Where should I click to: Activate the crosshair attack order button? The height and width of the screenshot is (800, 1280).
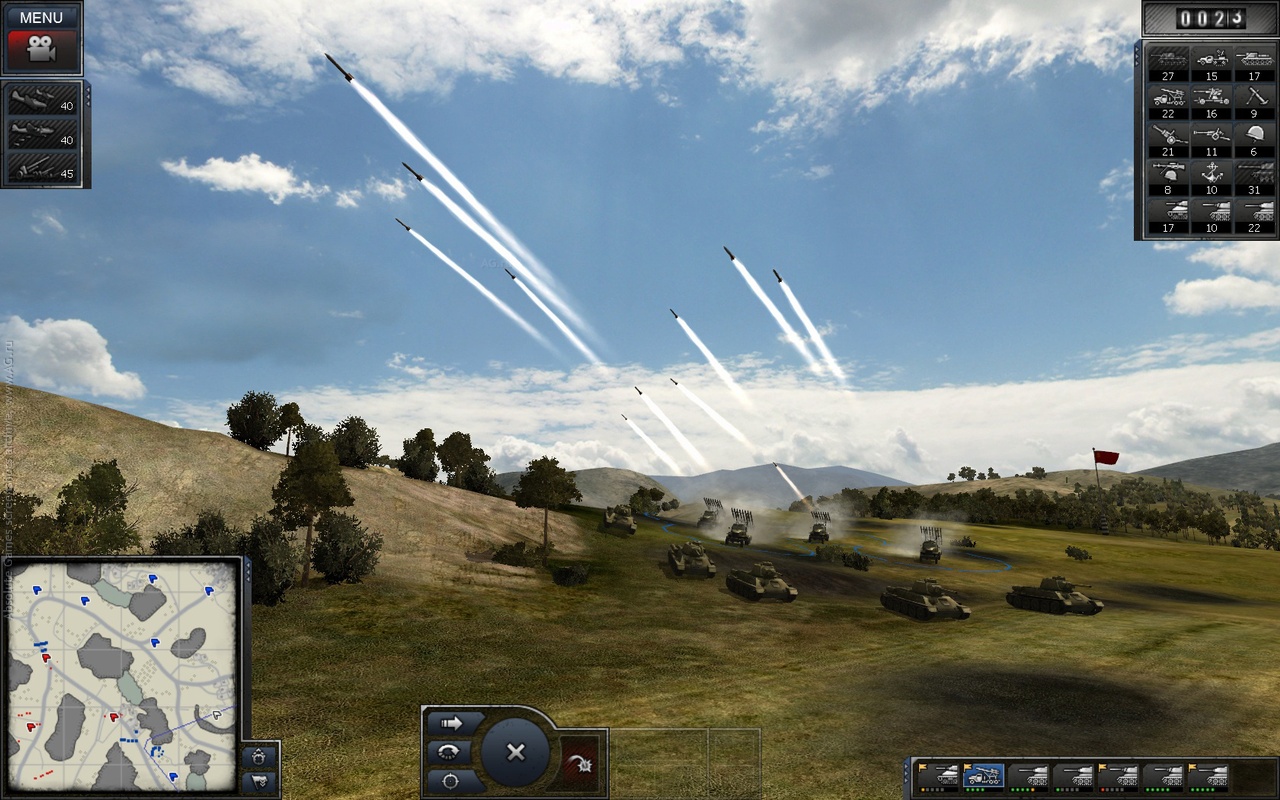(x=450, y=780)
